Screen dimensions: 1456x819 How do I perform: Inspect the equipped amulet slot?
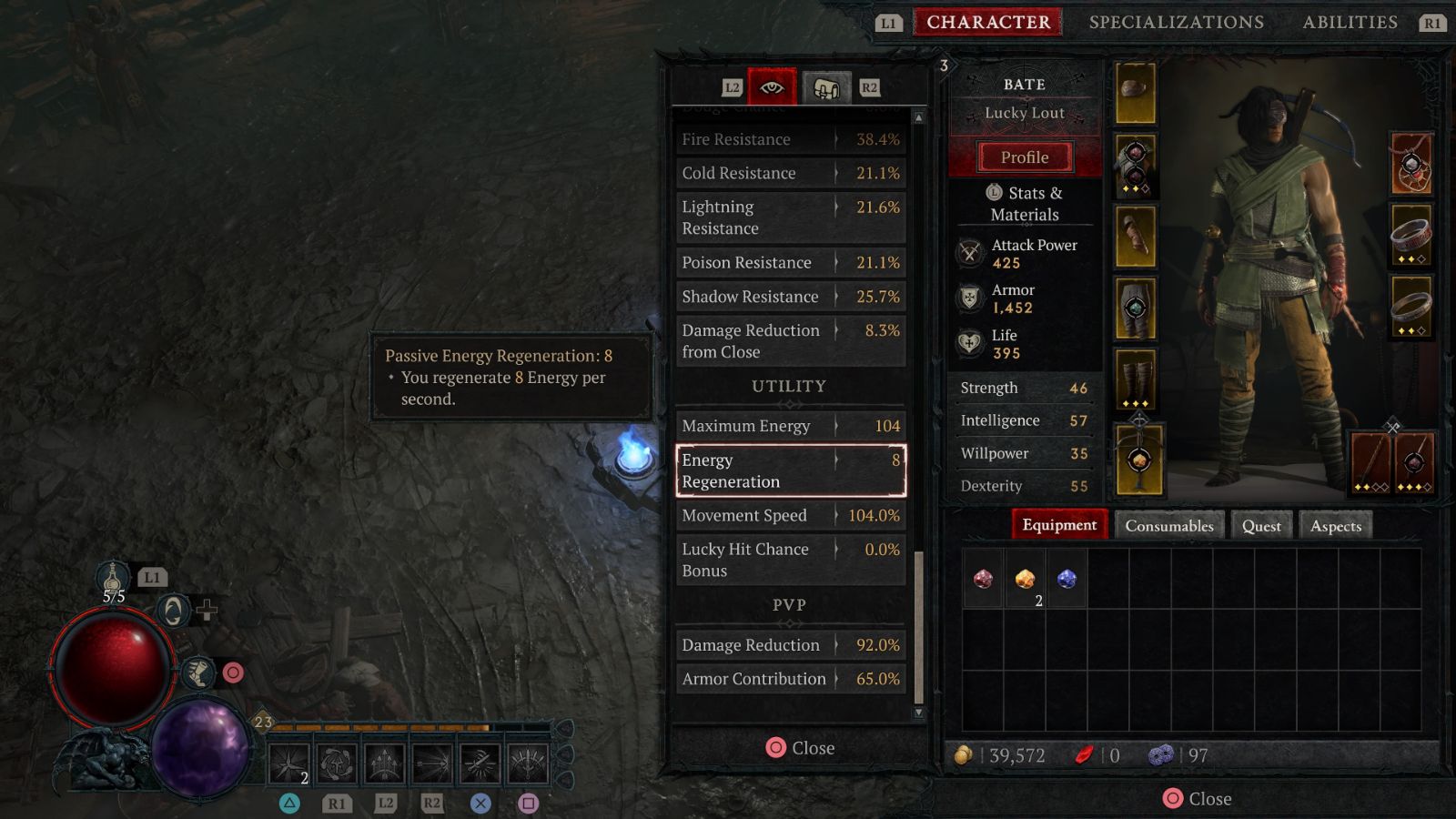click(1411, 165)
